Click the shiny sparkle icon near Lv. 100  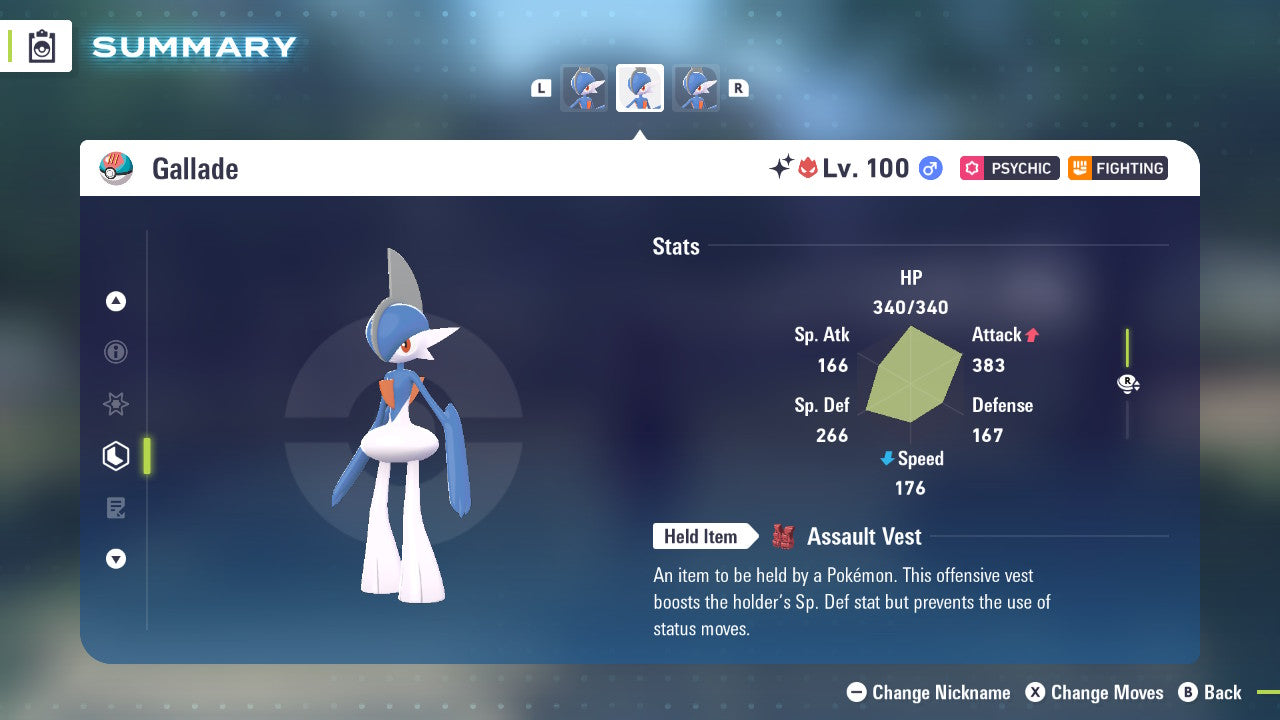click(786, 166)
